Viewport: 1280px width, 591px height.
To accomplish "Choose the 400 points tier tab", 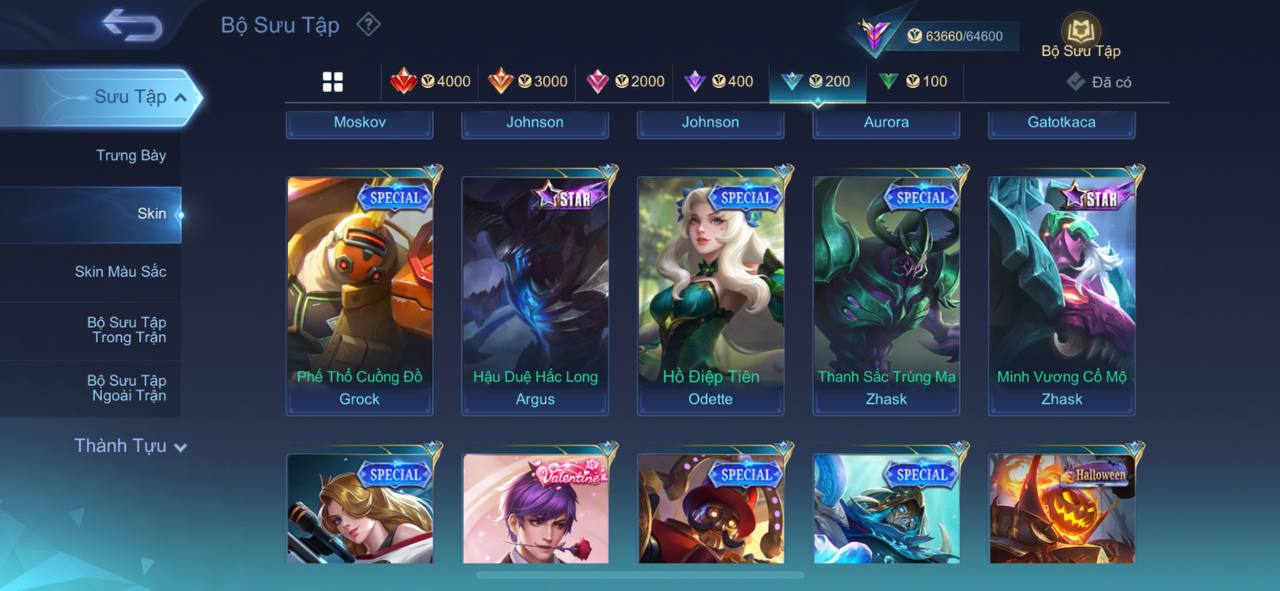I will 718,82.
